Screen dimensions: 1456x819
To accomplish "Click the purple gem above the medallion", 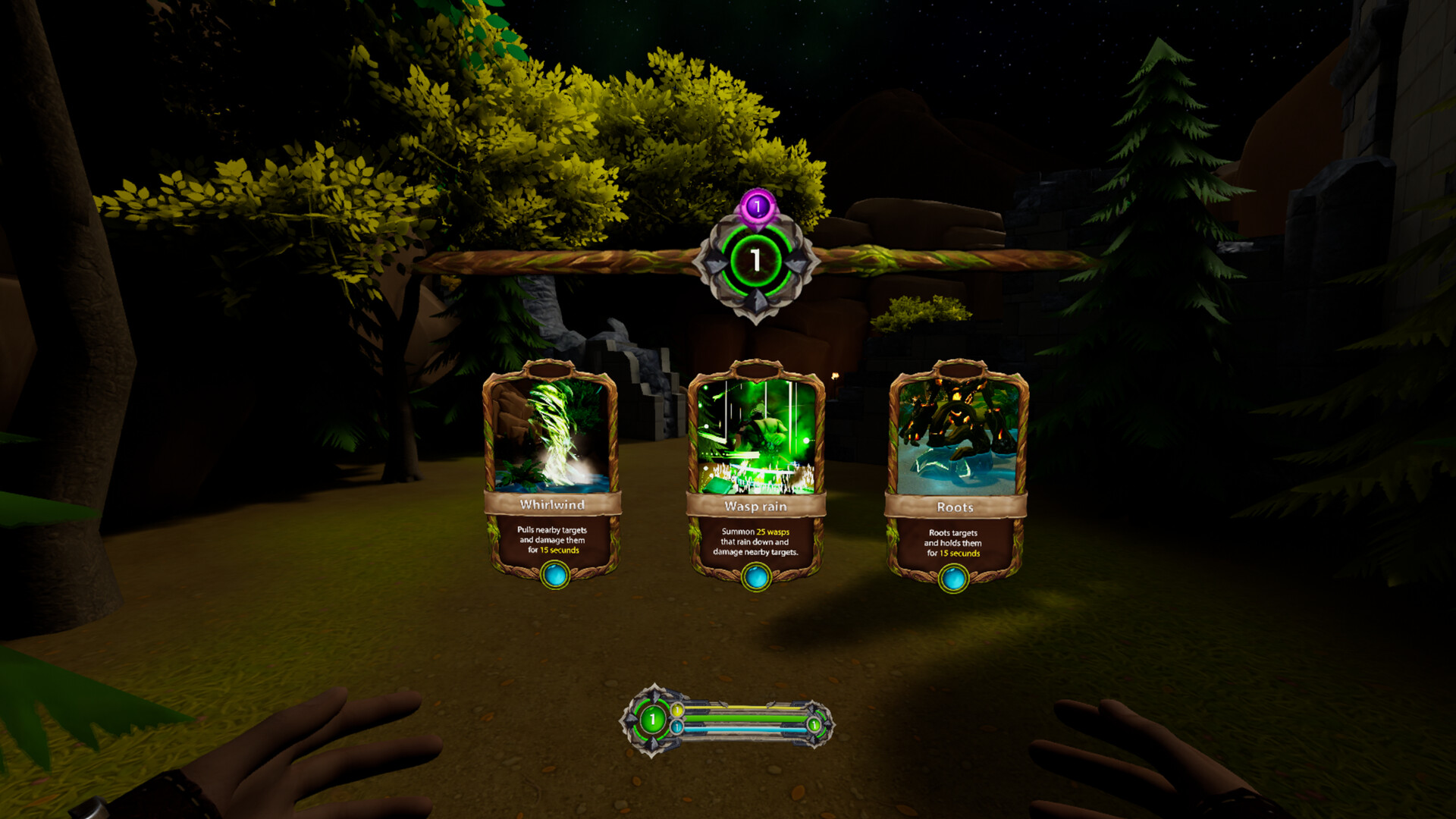I will click(x=756, y=206).
